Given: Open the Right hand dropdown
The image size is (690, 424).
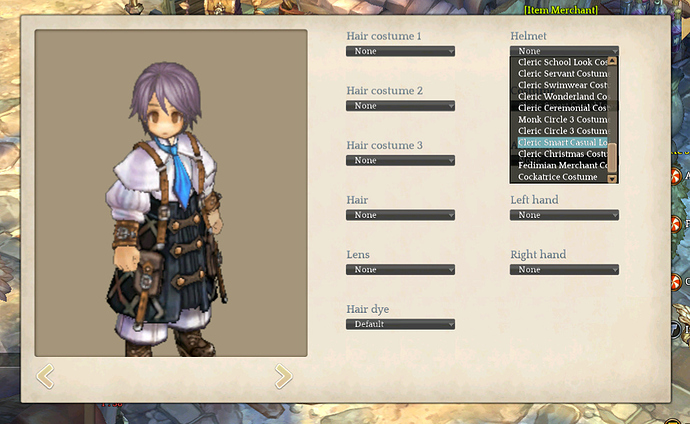Looking at the screenshot, I should click(x=564, y=270).
